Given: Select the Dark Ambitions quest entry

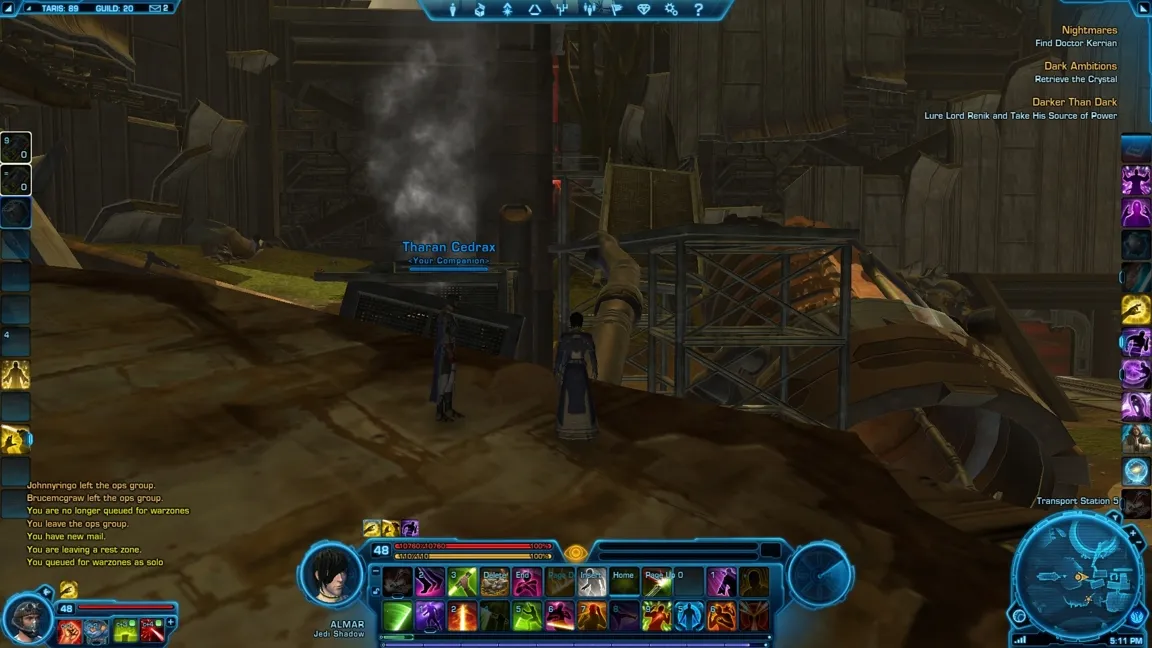Looking at the screenshot, I should click(x=1080, y=66).
